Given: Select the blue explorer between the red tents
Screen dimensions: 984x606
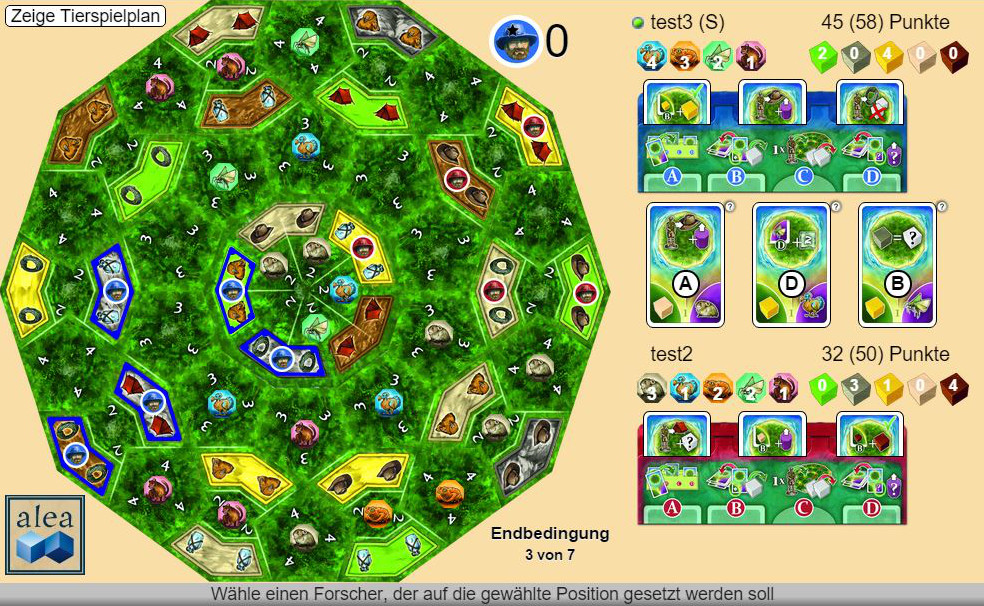Looking at the screenshot, I should (x=153, y=402).
